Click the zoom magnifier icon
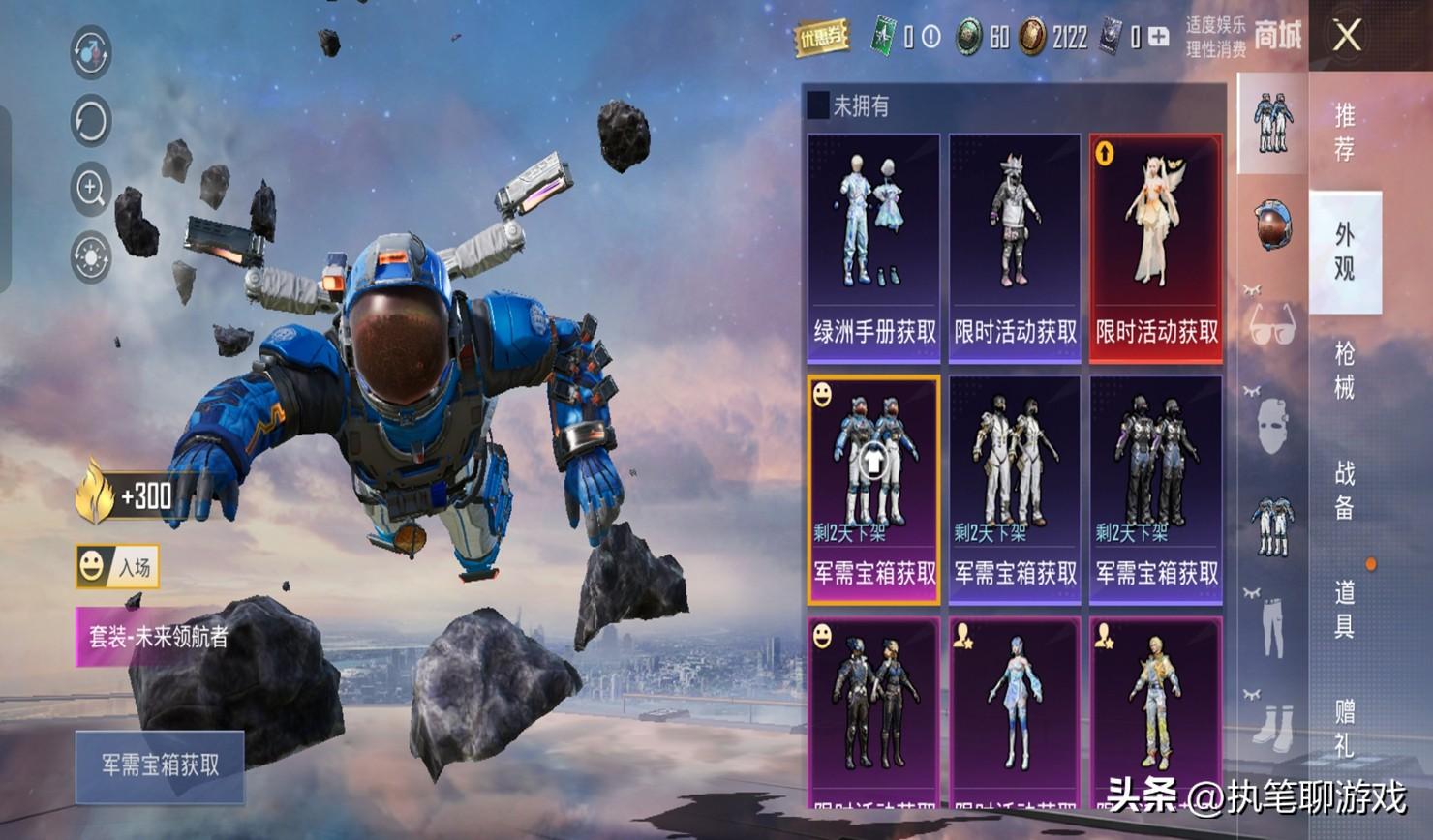1433x840 pixels. pos(91,188)
